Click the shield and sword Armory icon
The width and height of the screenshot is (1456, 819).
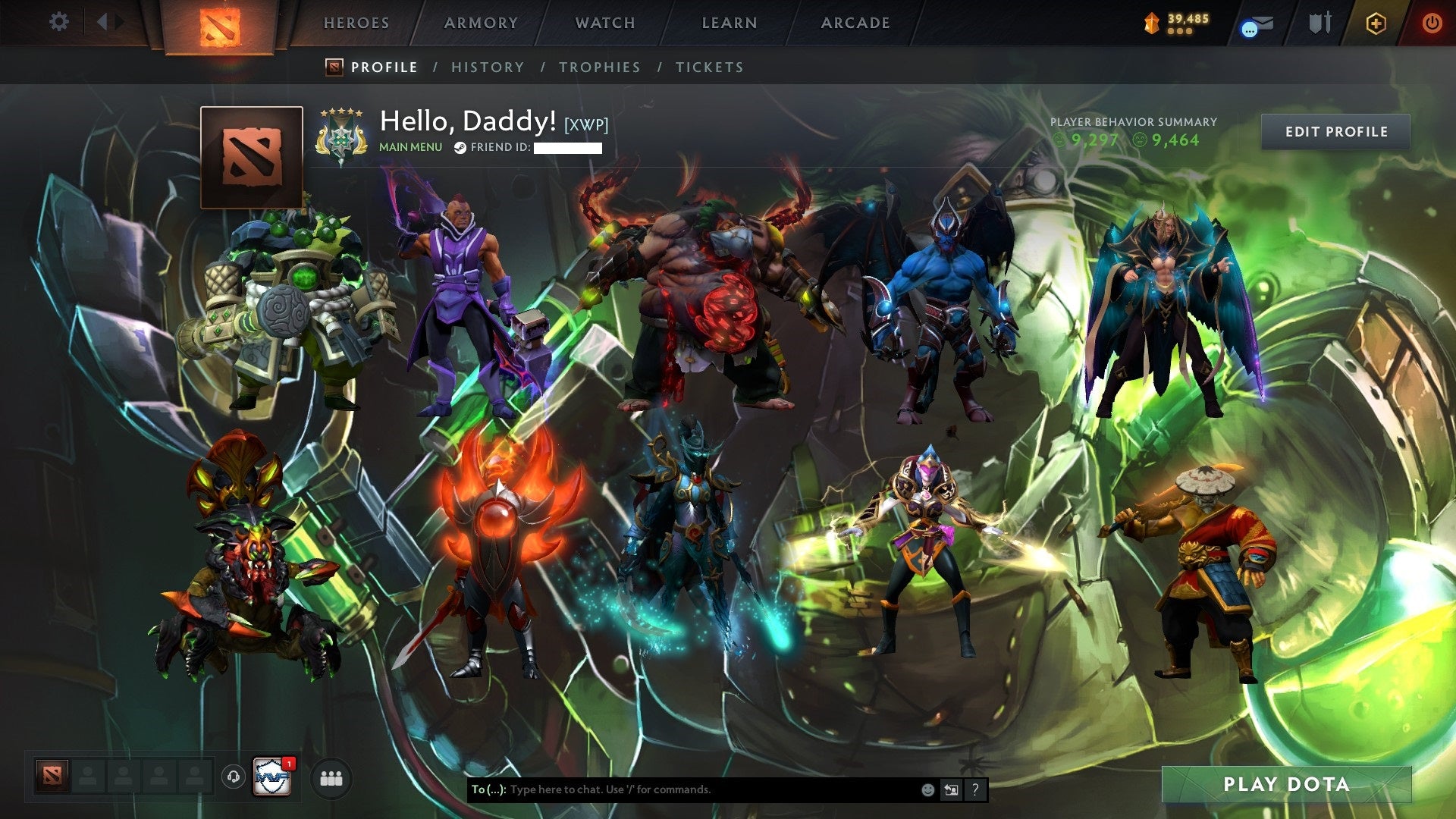click(x=1320, y=23)
